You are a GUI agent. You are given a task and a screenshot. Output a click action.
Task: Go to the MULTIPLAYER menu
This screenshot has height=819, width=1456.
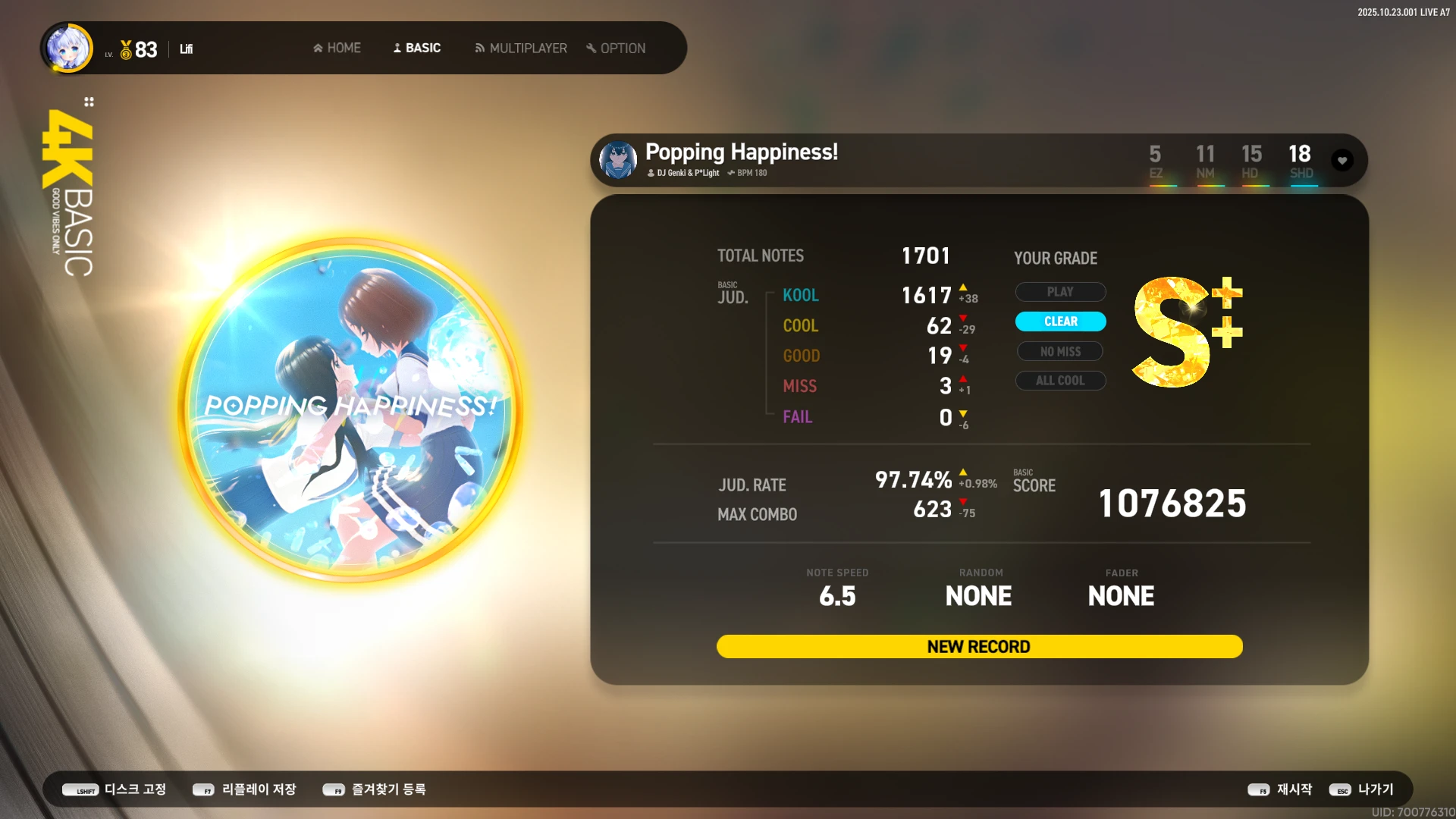pos(520,48)
